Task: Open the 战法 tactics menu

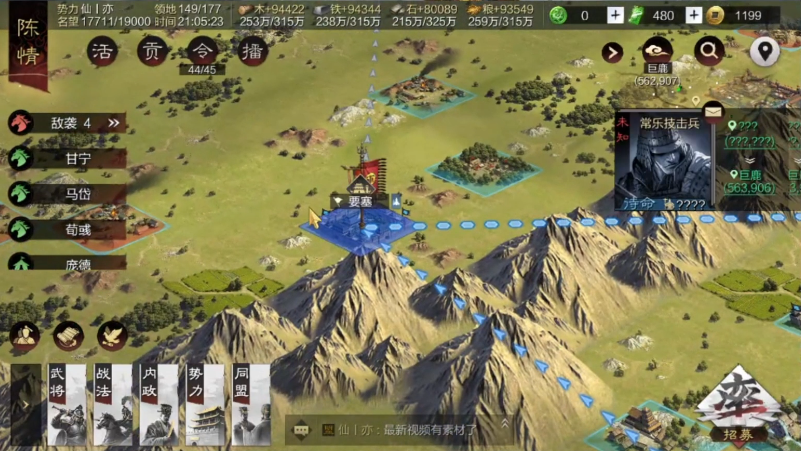Action: coord(113,404)
